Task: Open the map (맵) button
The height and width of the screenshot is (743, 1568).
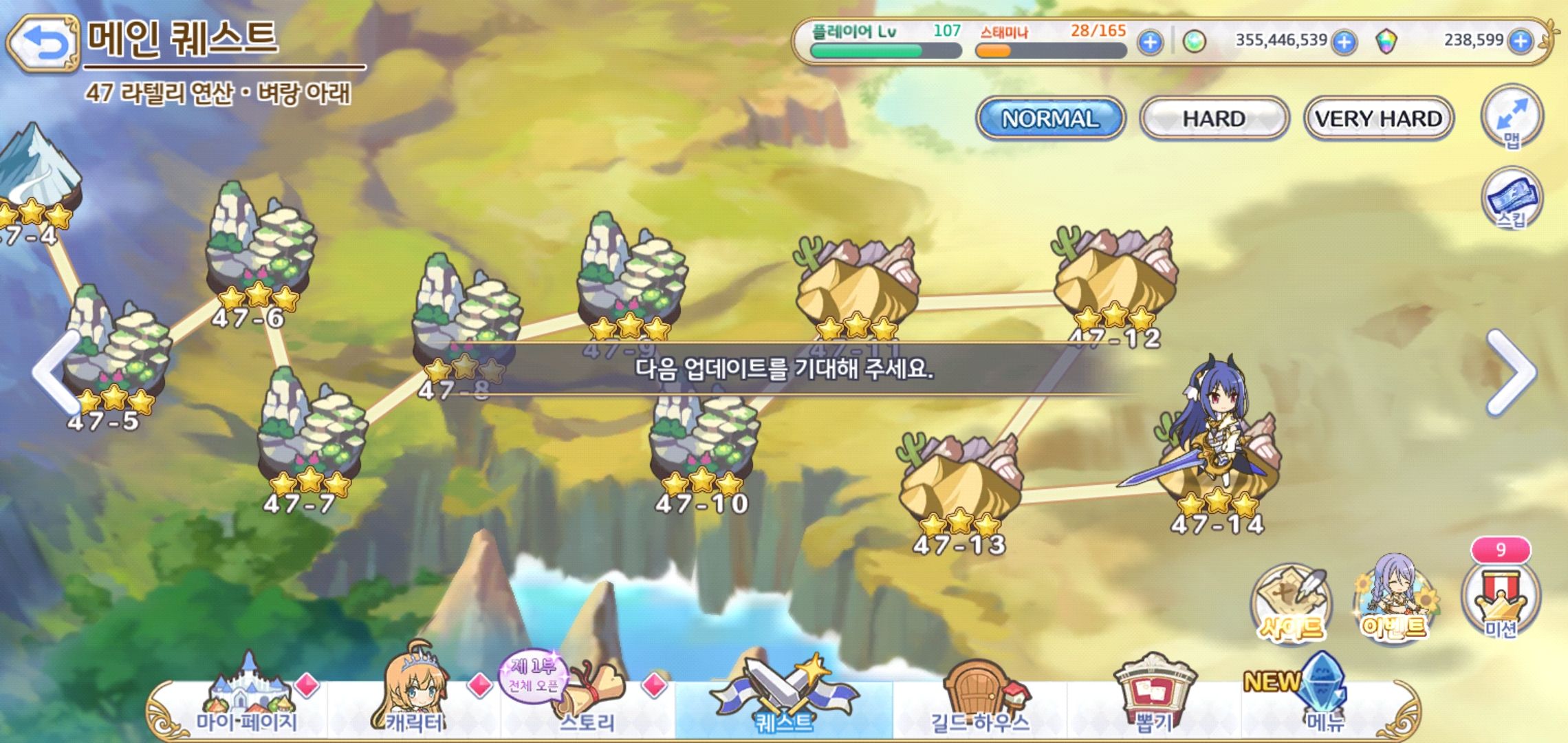Action: tap(1511, 117)
